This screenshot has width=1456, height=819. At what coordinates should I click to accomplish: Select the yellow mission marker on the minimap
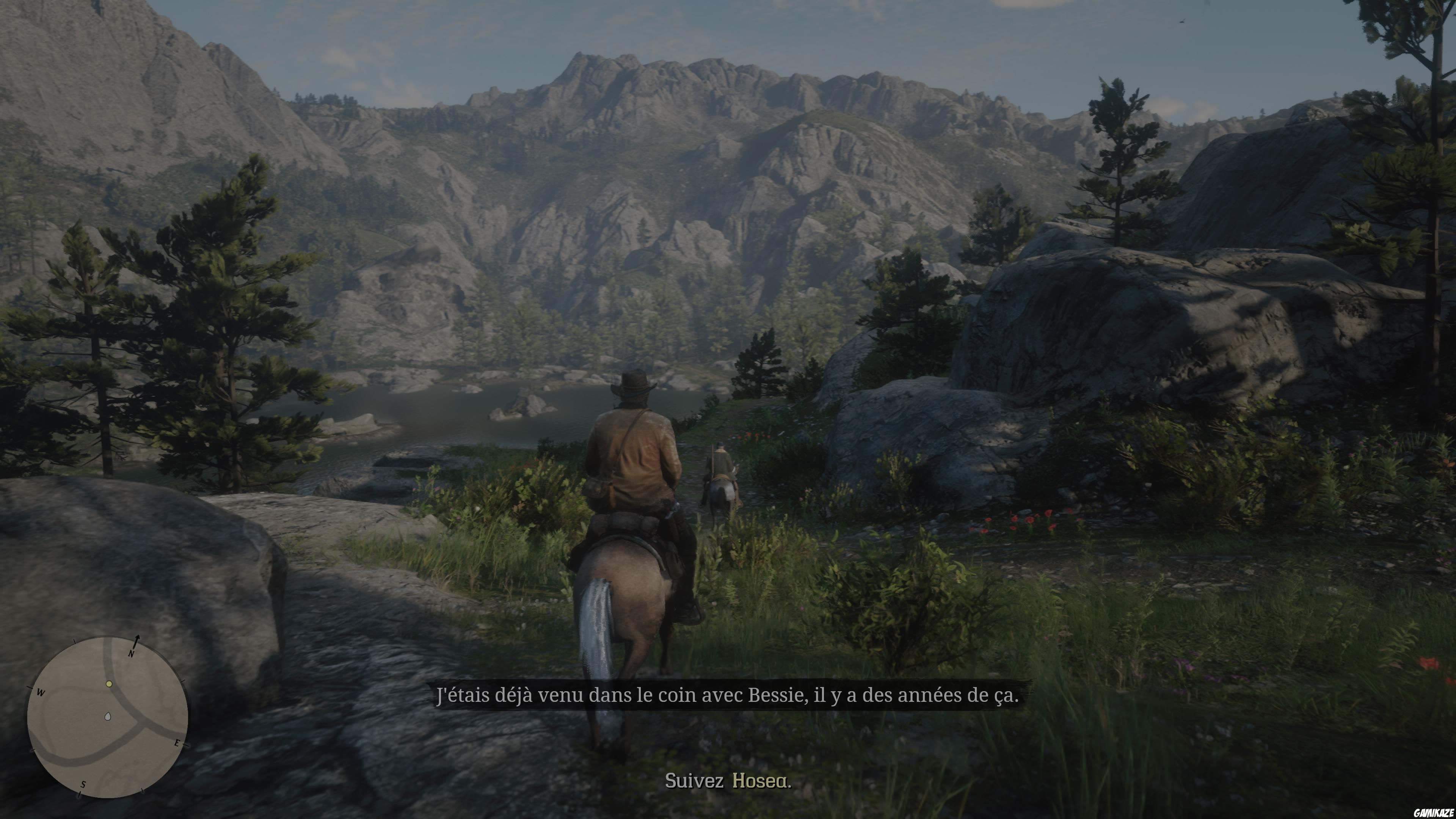click(x=109, y=684)
